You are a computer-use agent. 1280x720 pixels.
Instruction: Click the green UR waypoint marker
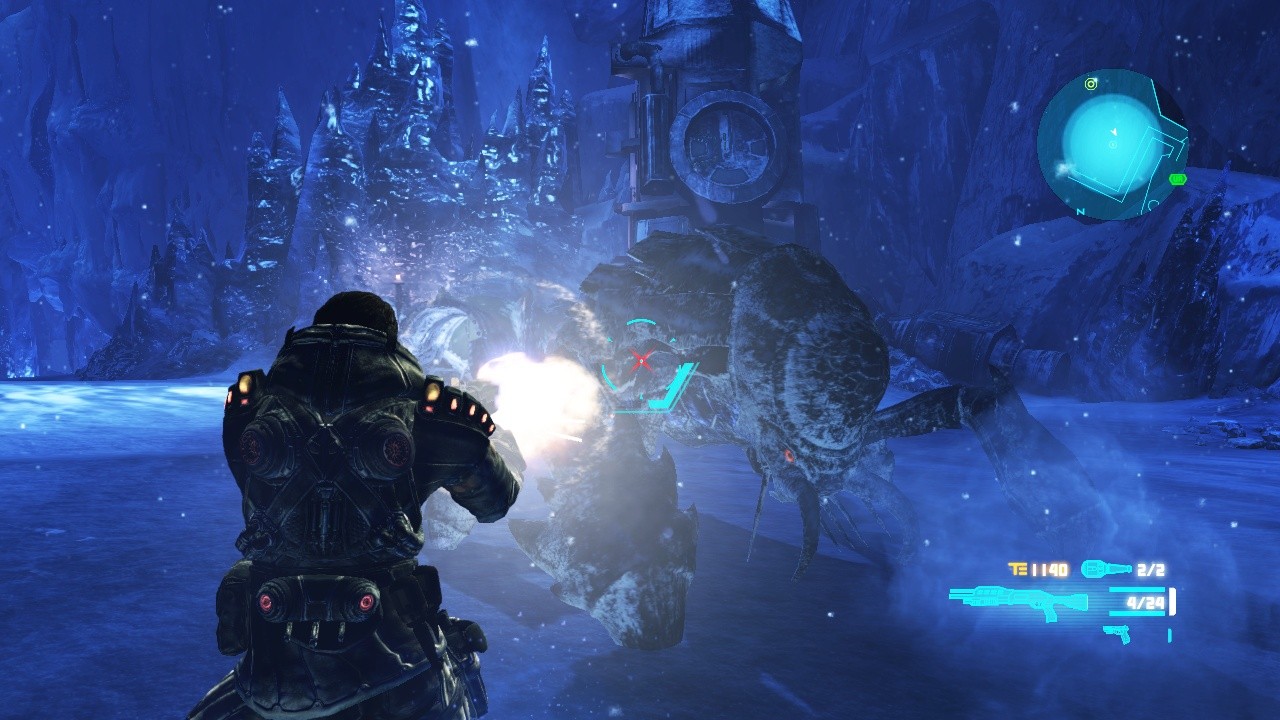(x=1178, y=178)
